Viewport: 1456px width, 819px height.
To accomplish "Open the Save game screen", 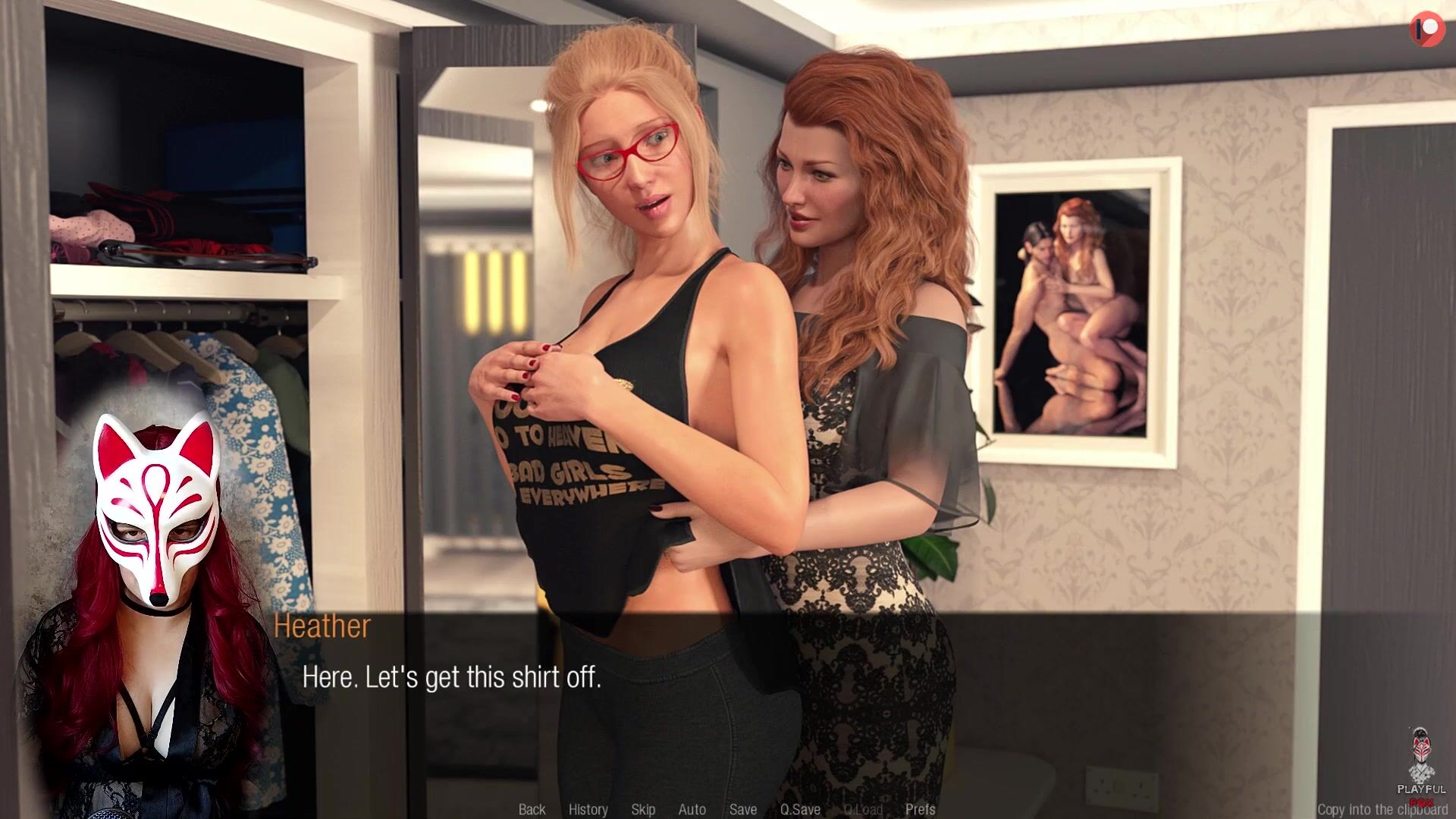I will point(743,809).
